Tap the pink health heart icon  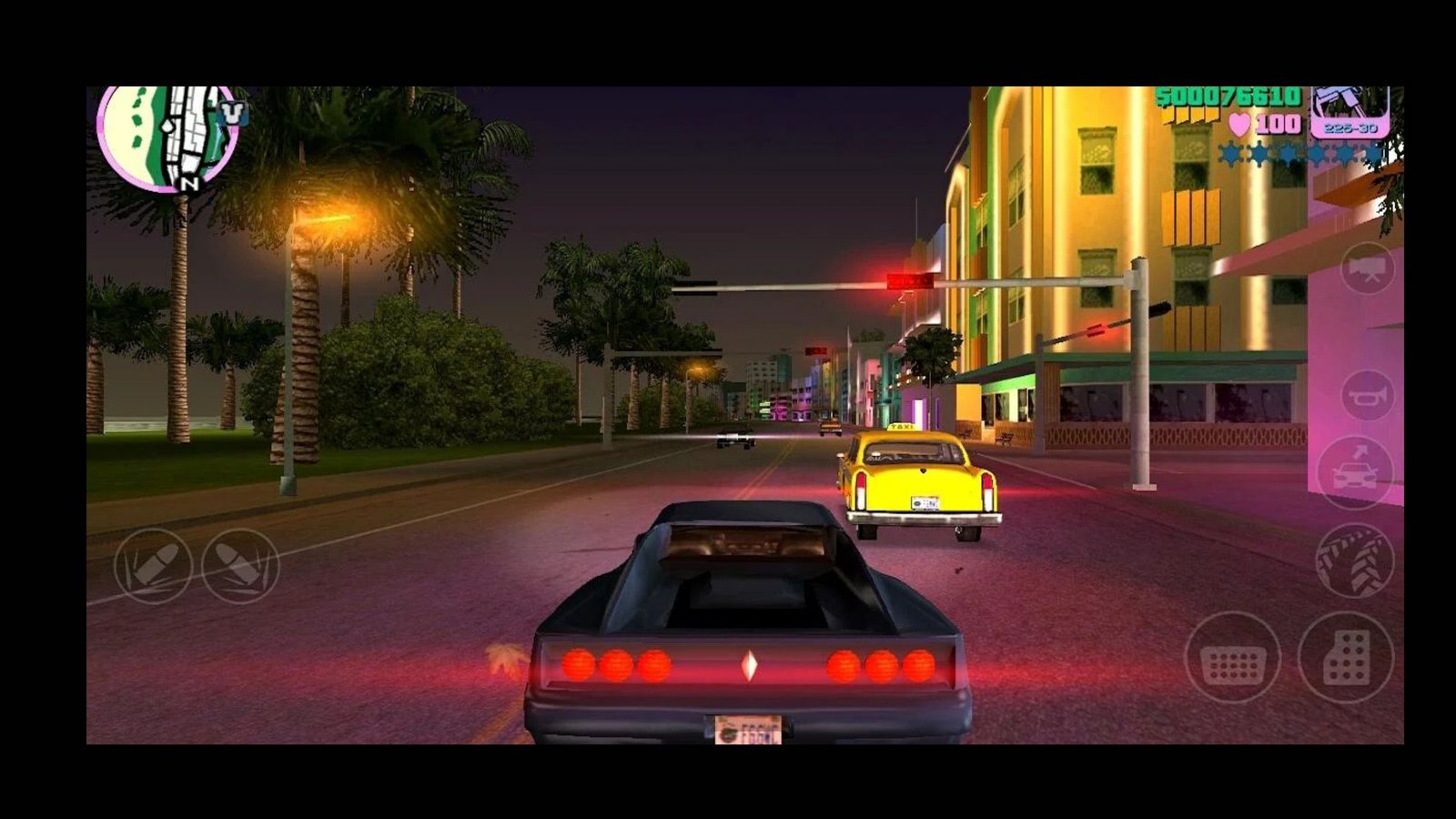click(1239, 124)
